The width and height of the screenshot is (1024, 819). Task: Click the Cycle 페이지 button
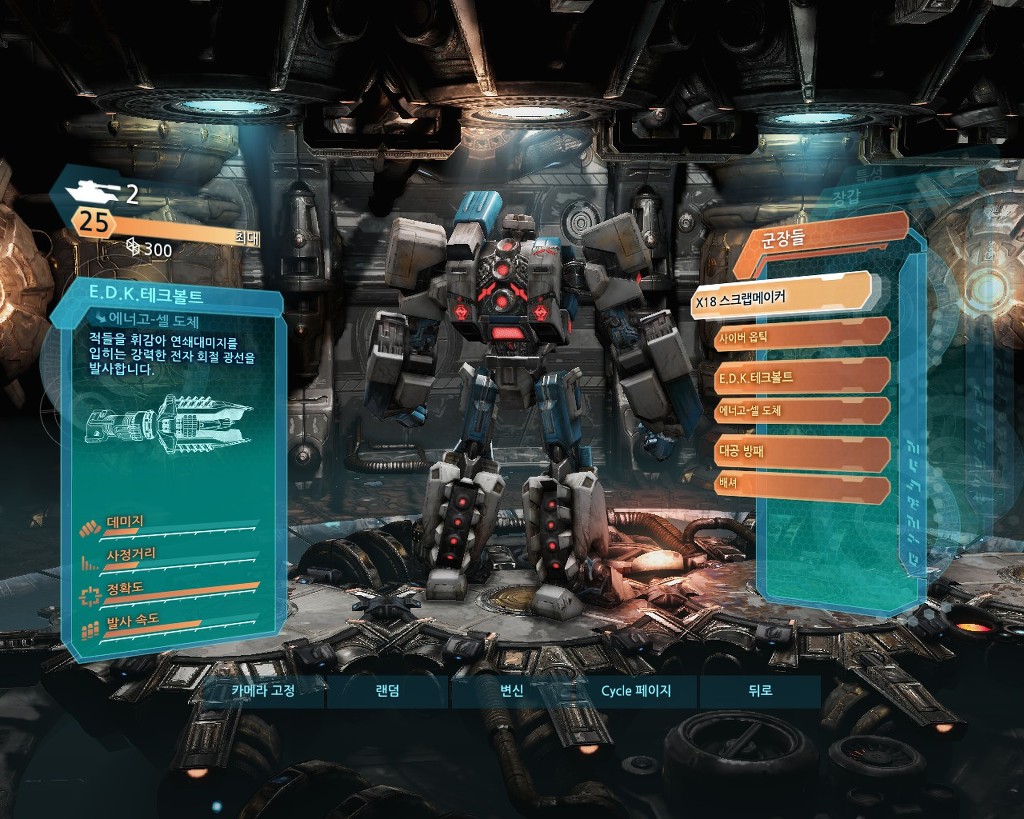pos(636,691)
